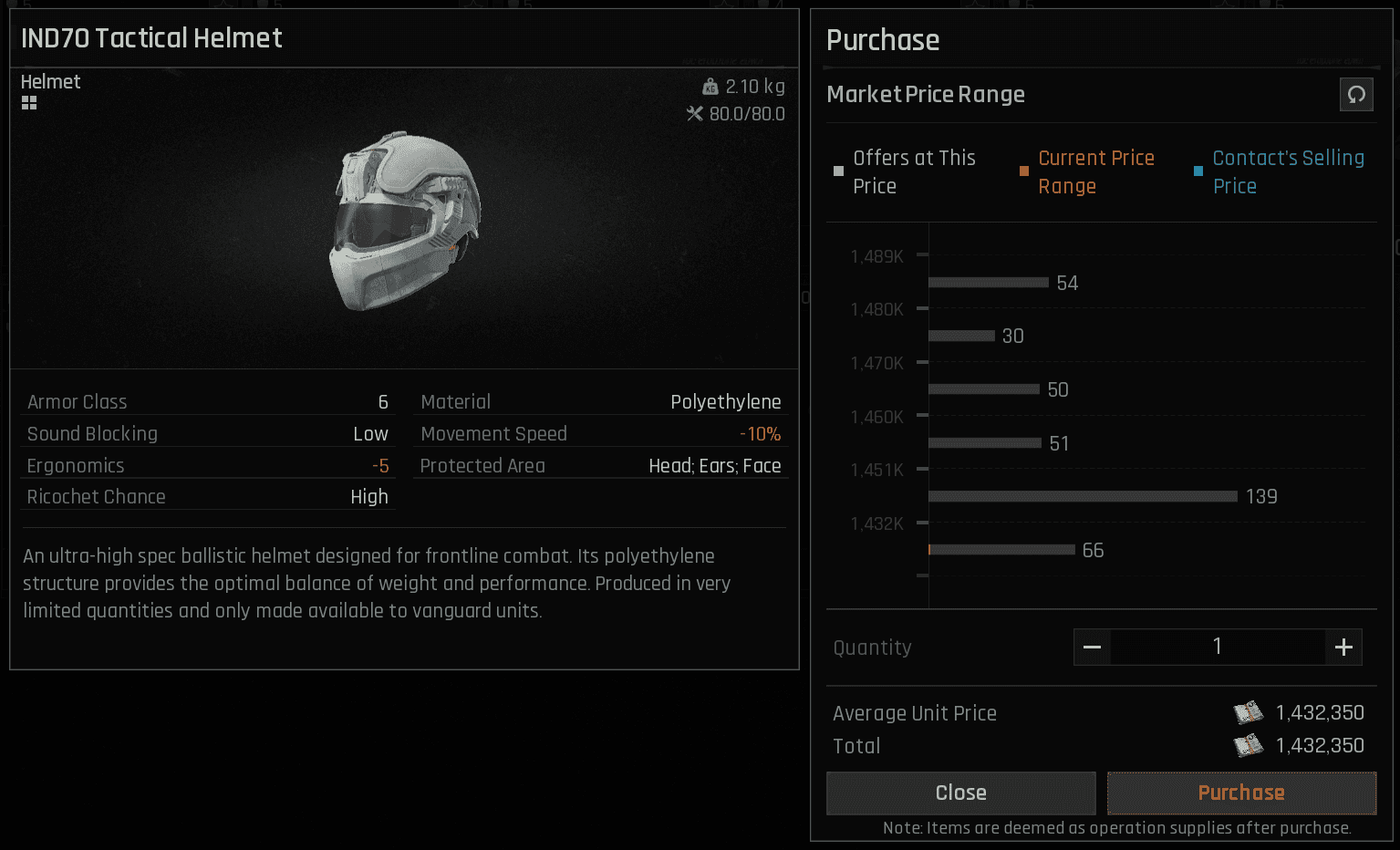Click the blue Contact's Selling Price legend square
Image resolution: width=1400 pixels, height=850 pixels.
(1198, 171)
